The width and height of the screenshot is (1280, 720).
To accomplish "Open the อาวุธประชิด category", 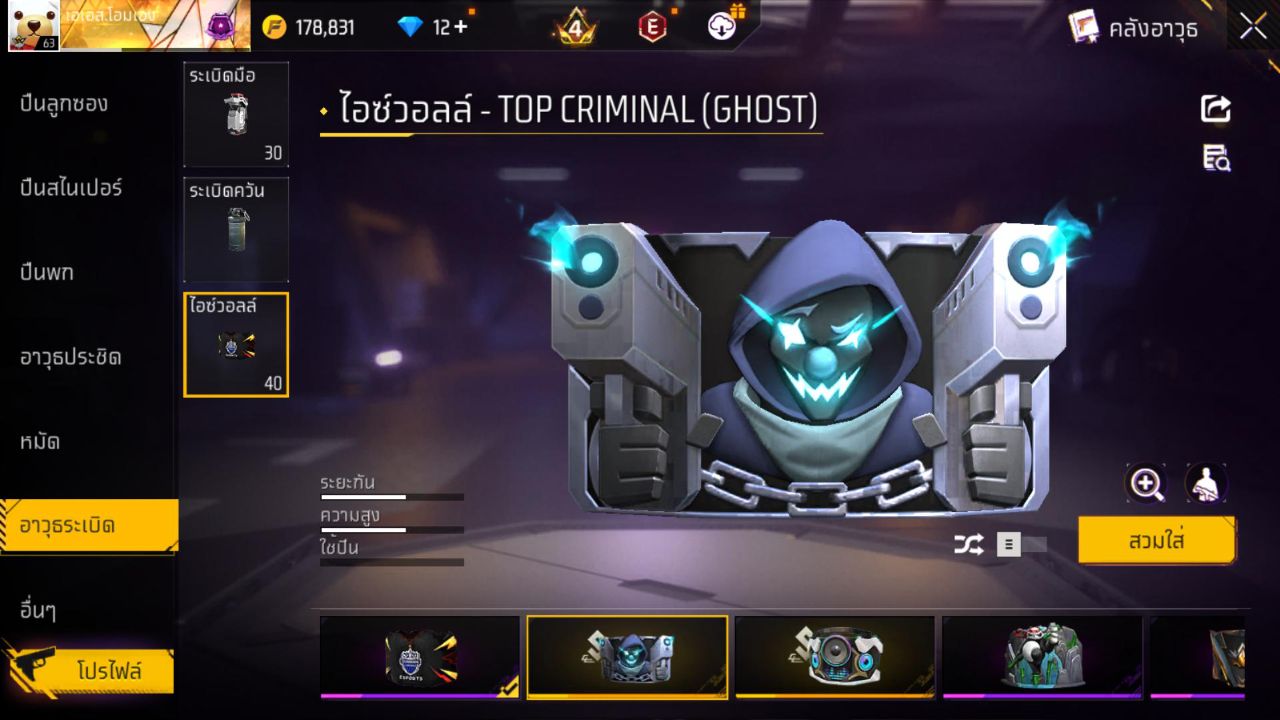I will pos(71,357).
